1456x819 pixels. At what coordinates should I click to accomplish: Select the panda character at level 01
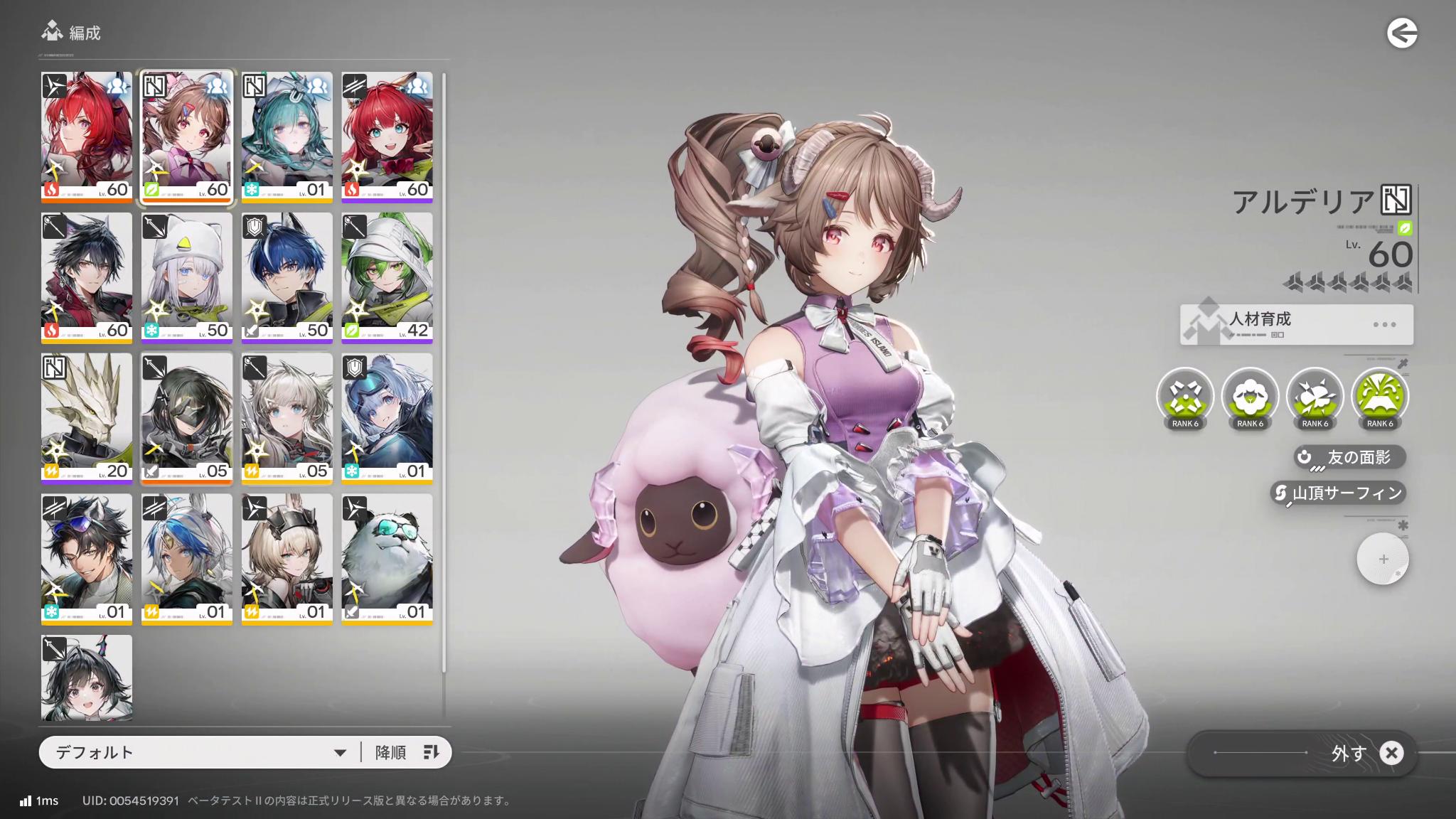387,557
